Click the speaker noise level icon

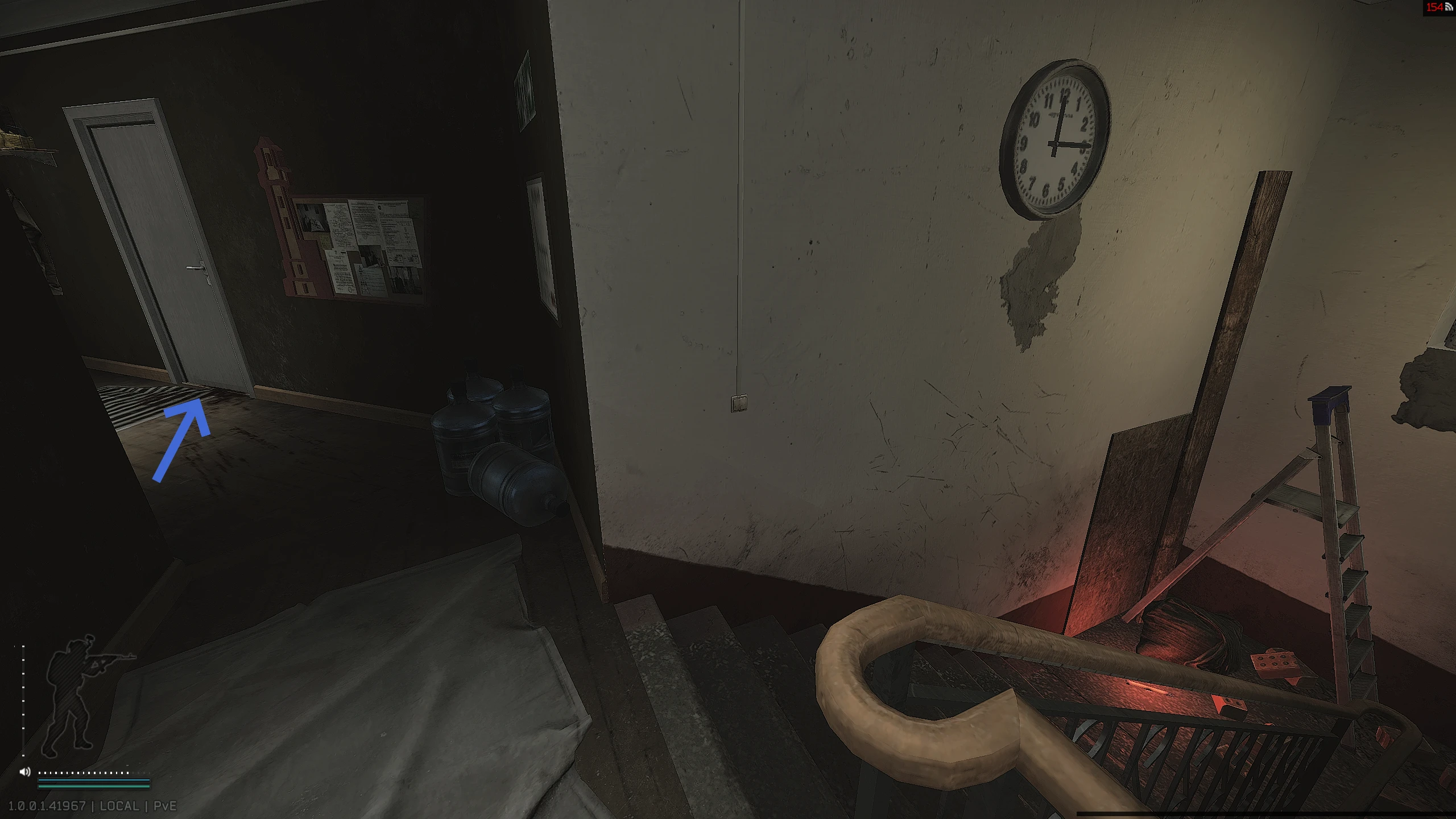(25, 772)
